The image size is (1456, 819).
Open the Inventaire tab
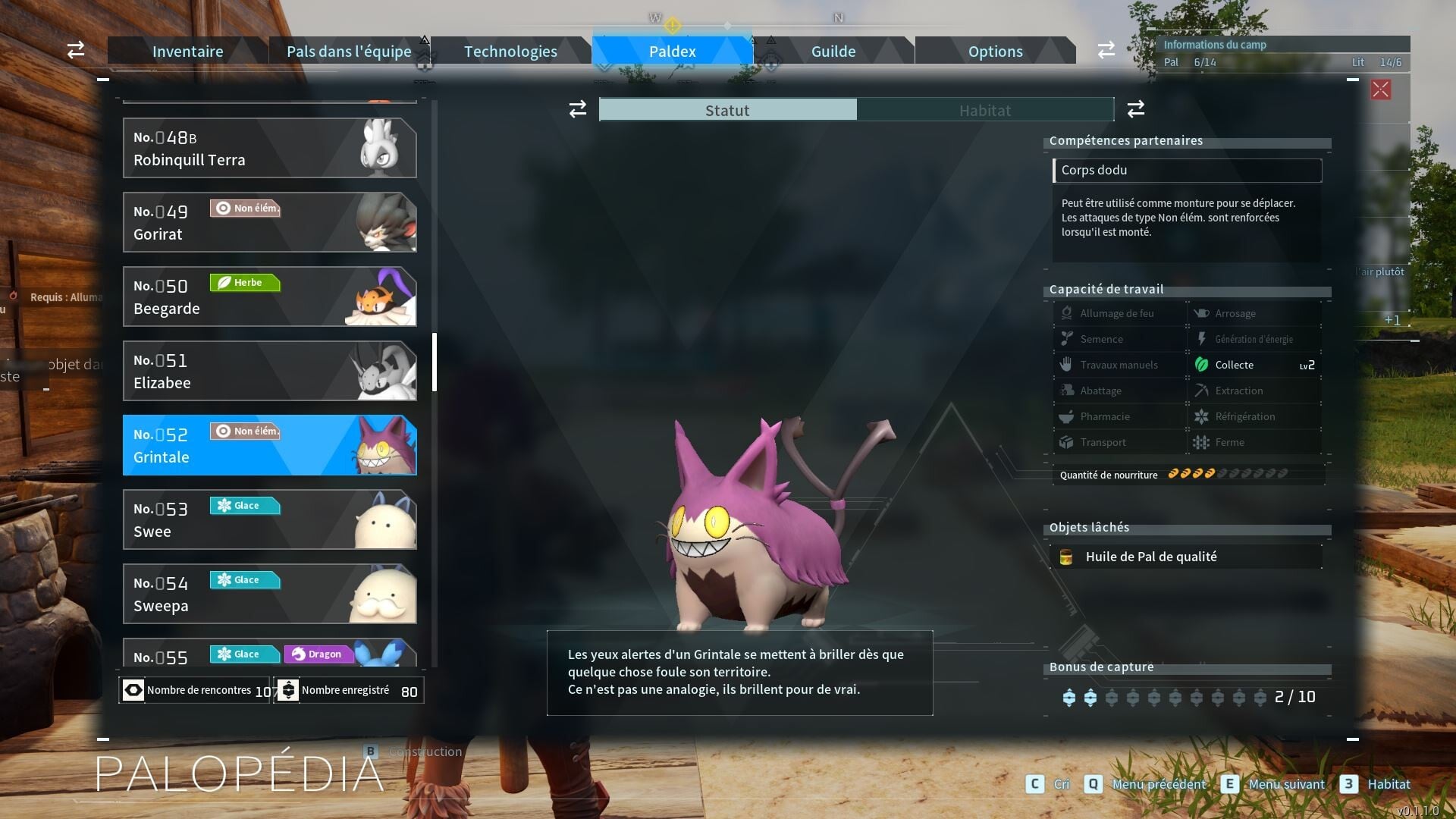pos(187,52)
